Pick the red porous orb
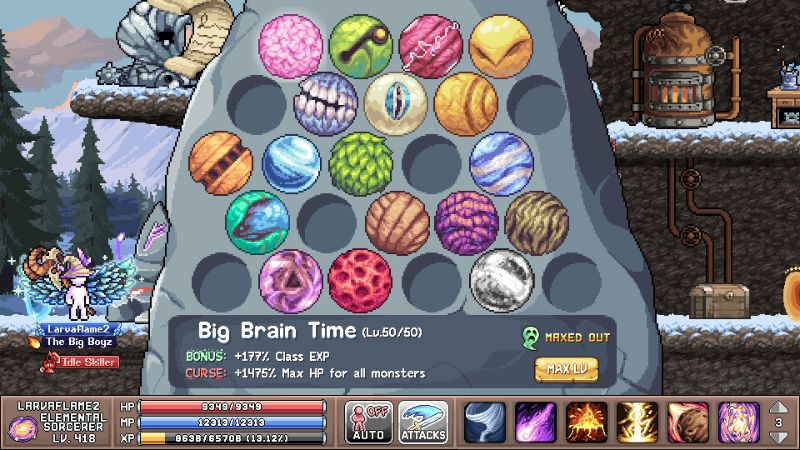 (x=360, y=279)
